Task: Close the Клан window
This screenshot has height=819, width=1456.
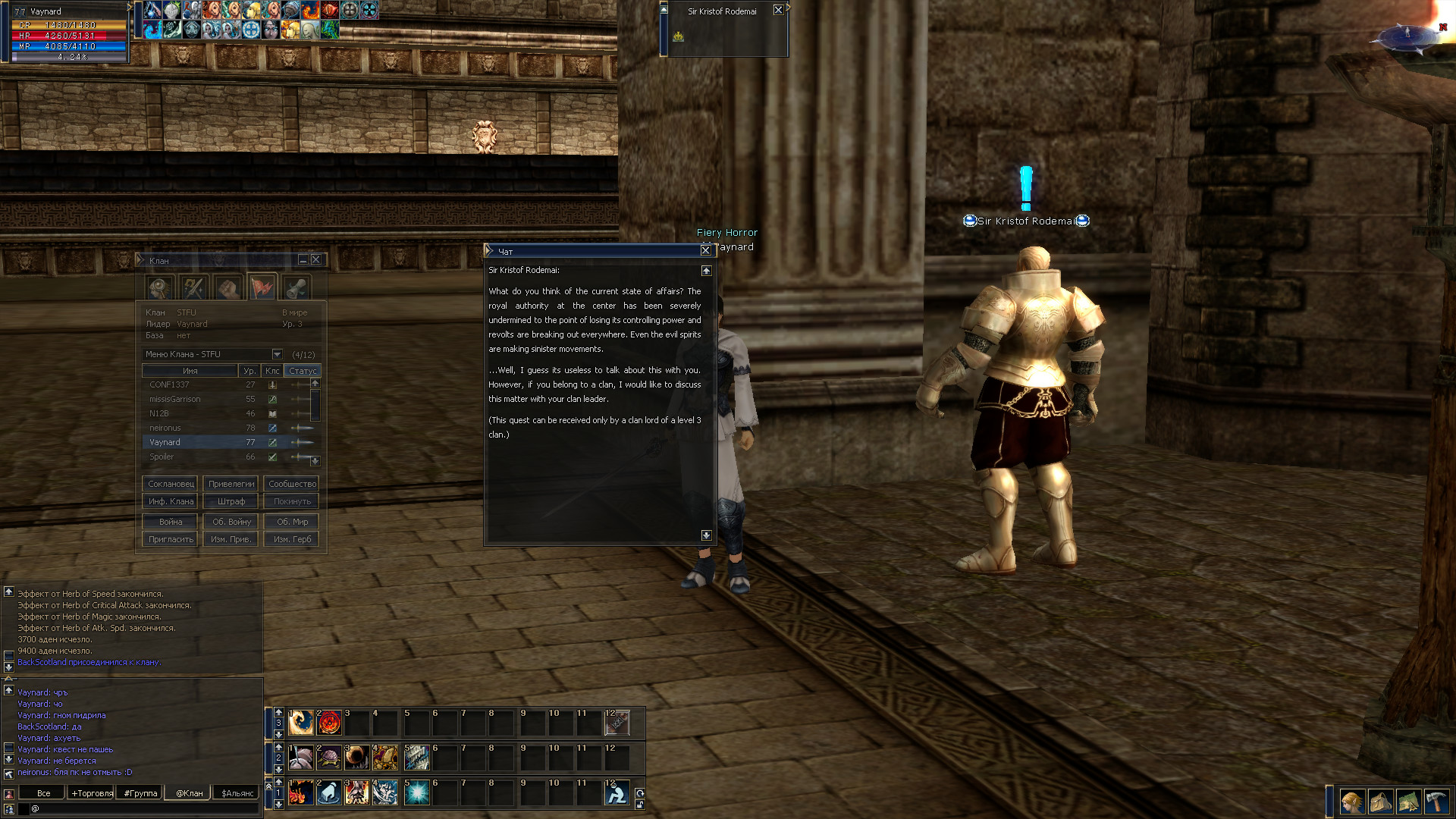Action: pyautogui.click(x=316, y=260)
